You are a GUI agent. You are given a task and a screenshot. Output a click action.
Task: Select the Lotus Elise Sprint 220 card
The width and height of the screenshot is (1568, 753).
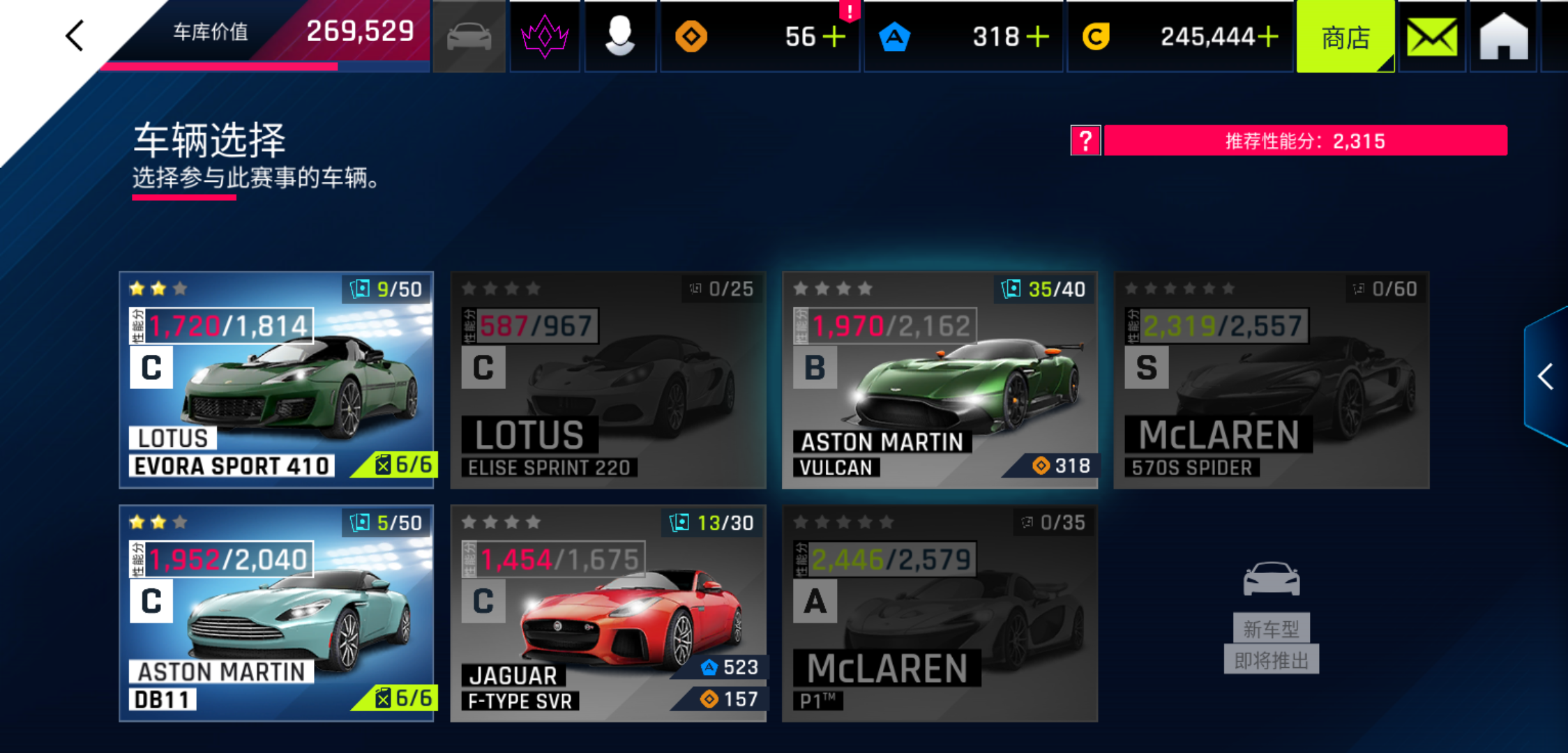pos(608,379)
